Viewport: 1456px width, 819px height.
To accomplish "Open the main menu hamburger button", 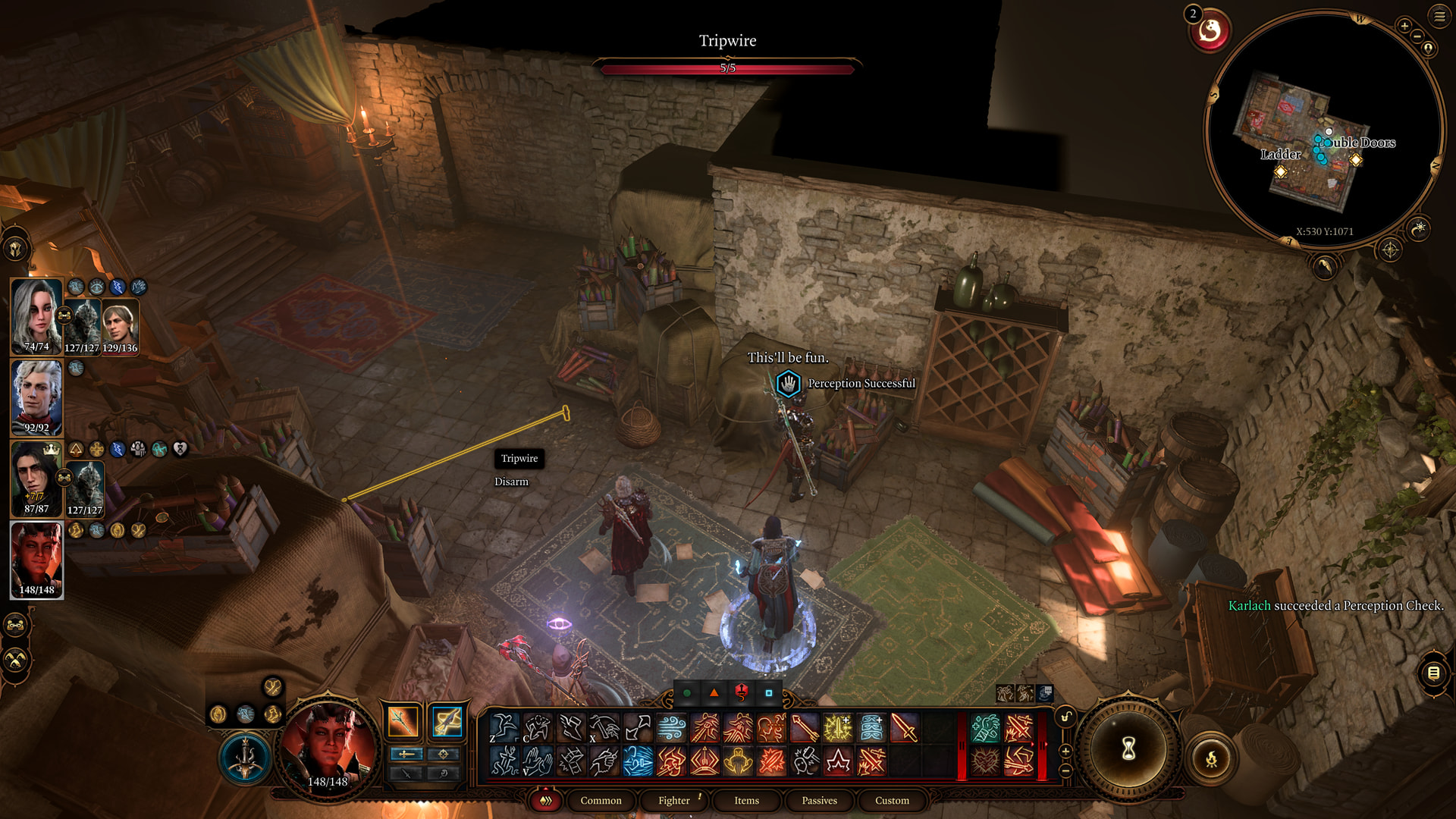I will pyautogui.click(x=1439, y=16).
